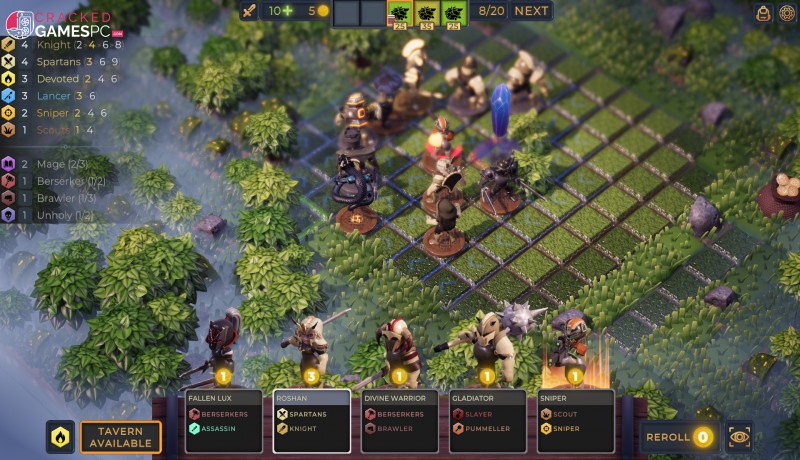
Task: Show the Mage synergy entry
Action: tap(55, 163)
